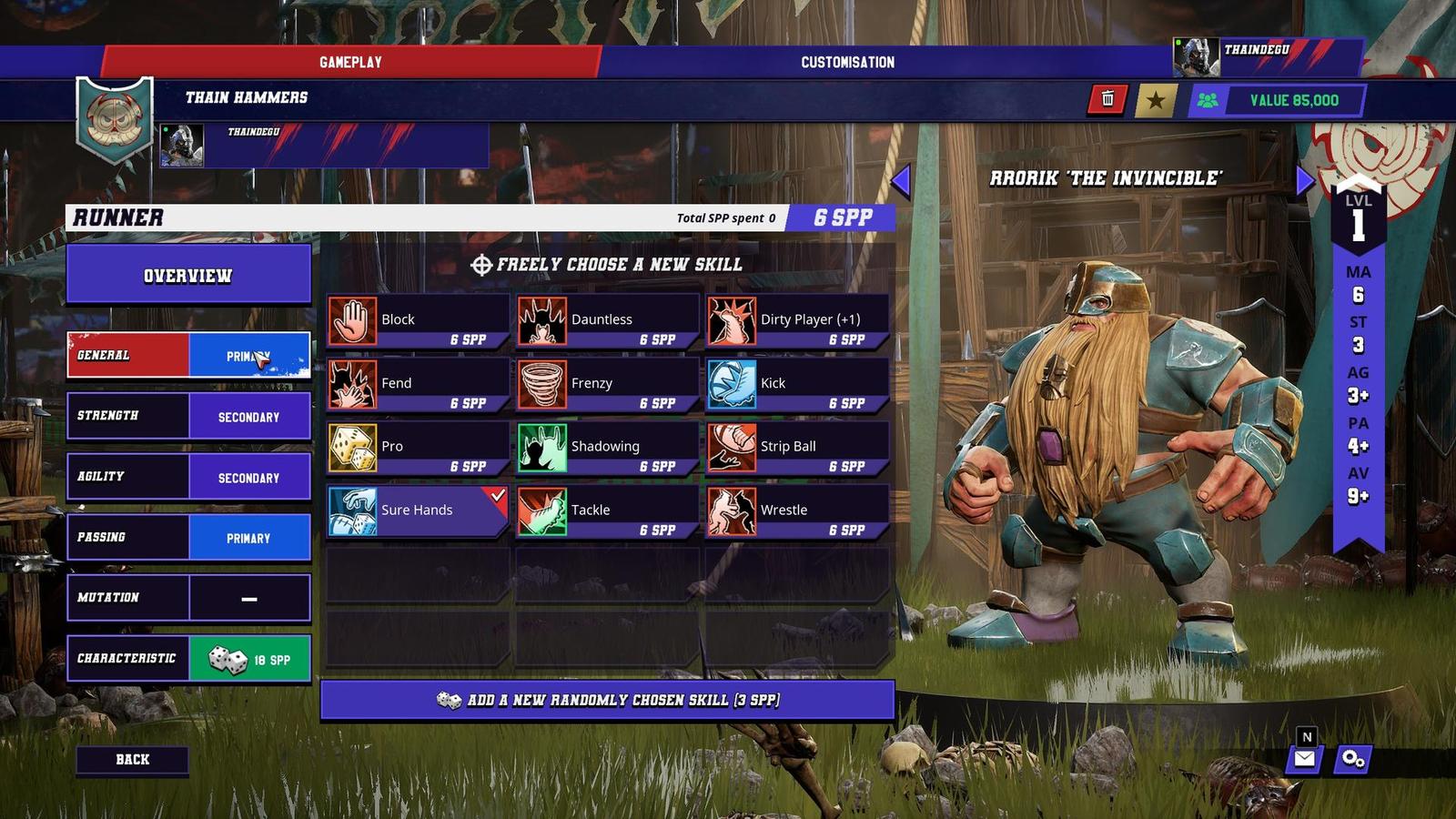The height and width of the screenshot is (819, 1456).
Task: Choose the Agility skill category
Action: 188,477
